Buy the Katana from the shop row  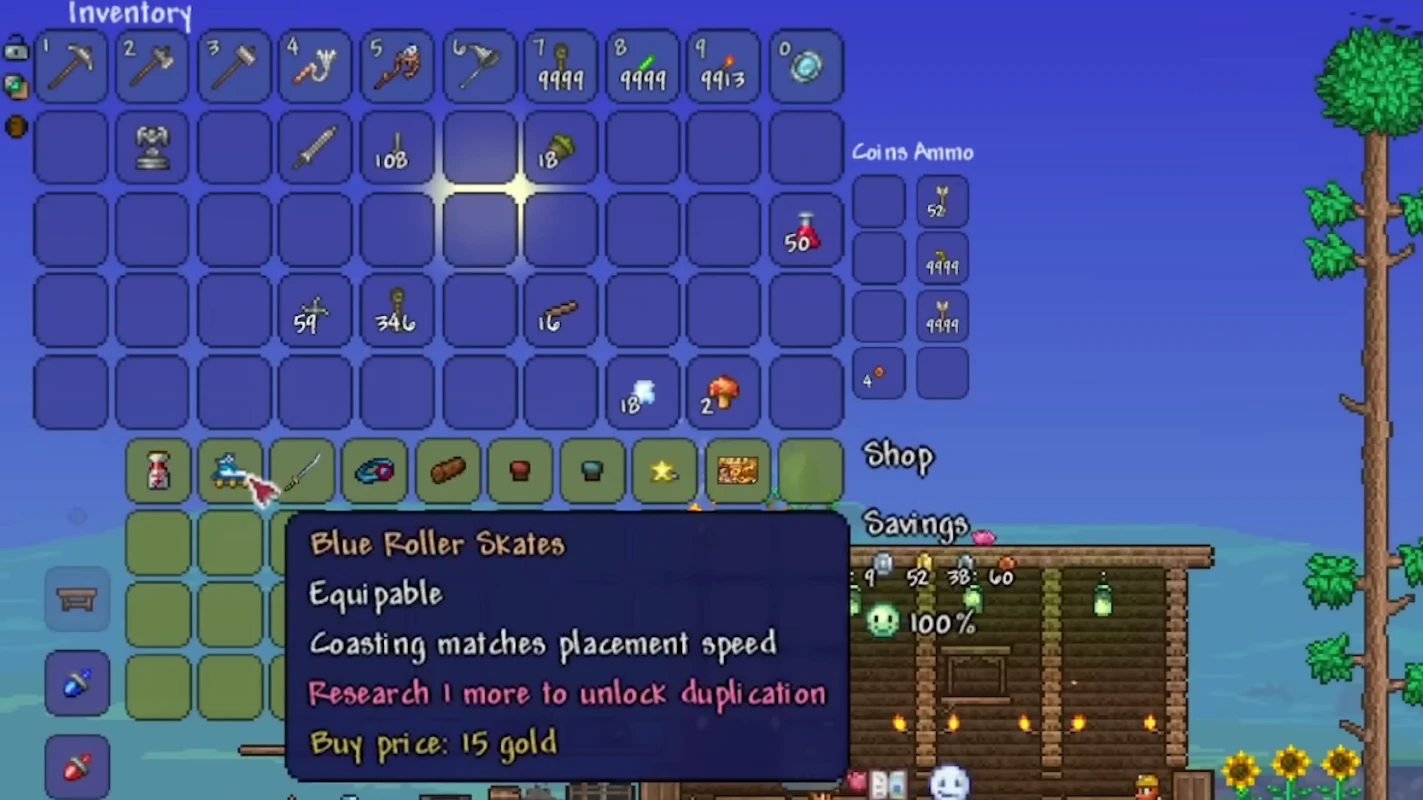coord(304,471)
